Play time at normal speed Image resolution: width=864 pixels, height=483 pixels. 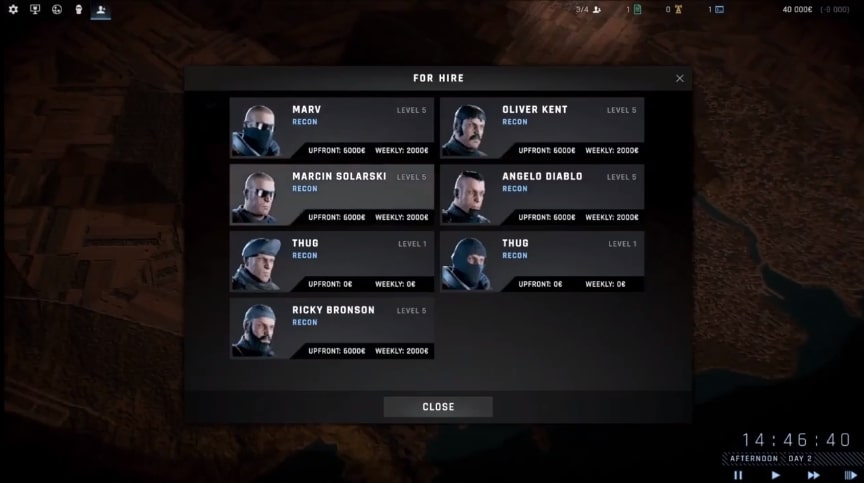click(775, 475)
